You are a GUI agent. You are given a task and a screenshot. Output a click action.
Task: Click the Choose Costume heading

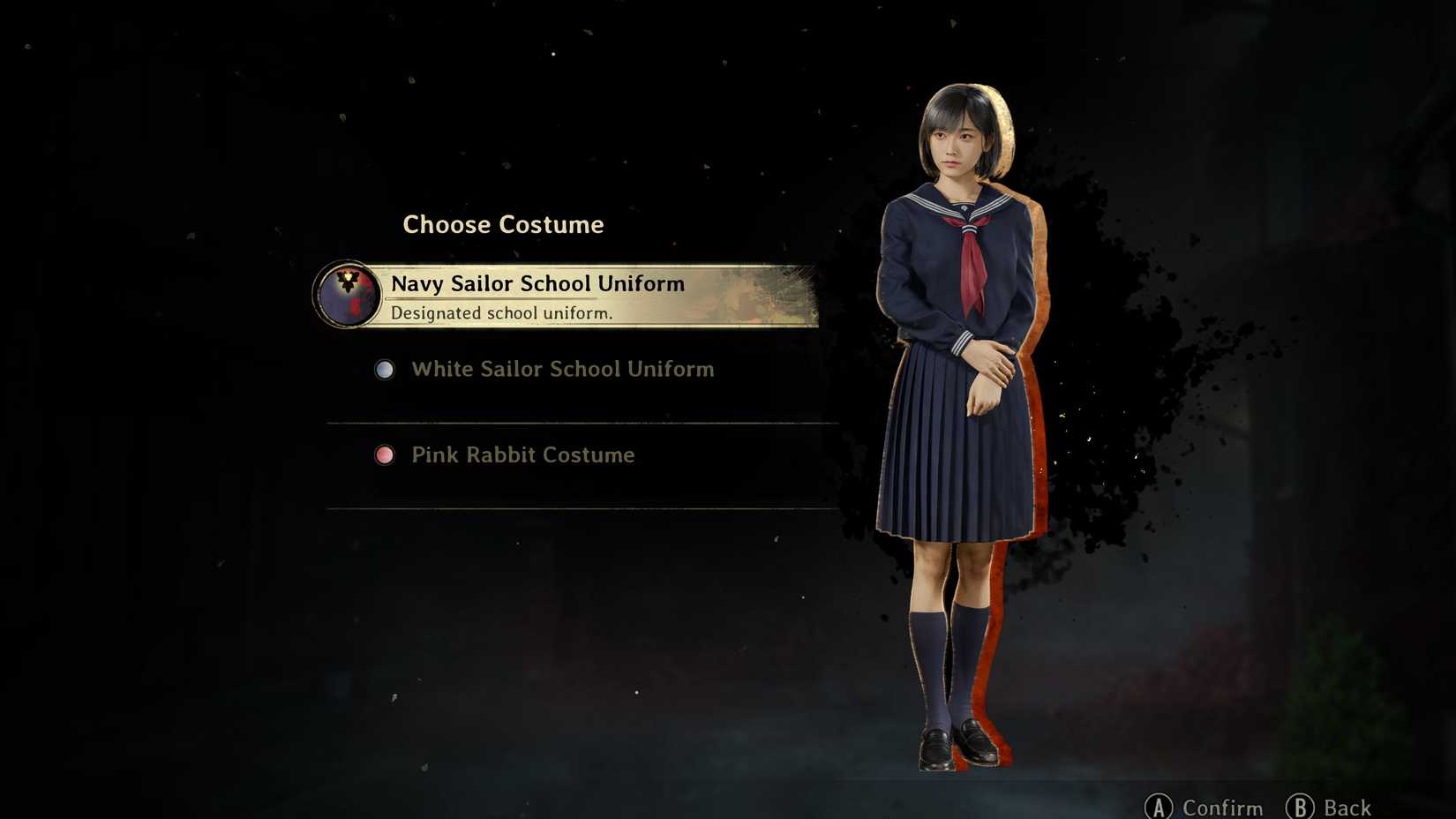(x=503, y=224)
